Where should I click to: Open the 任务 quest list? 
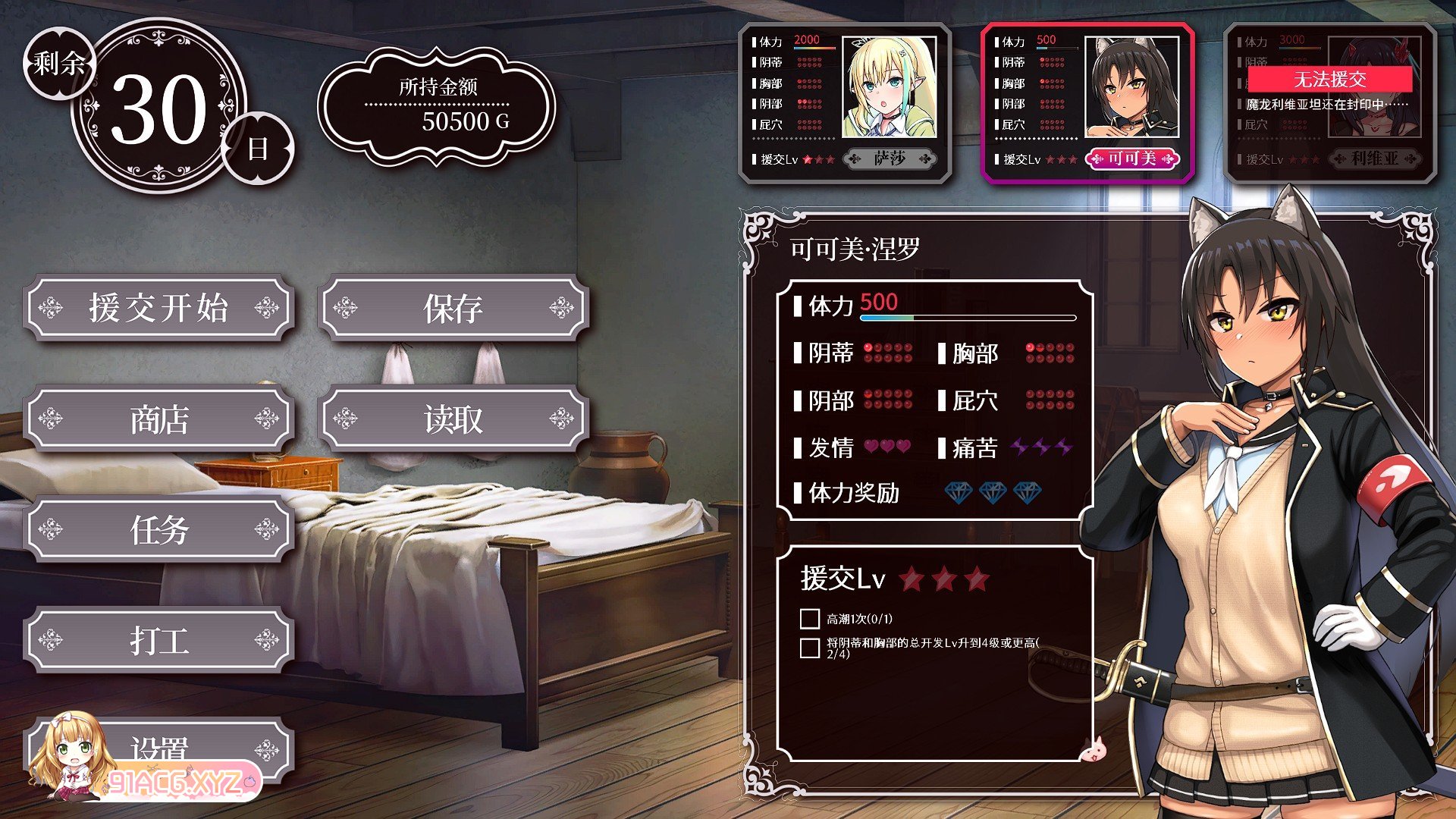(x=158, y=529)
